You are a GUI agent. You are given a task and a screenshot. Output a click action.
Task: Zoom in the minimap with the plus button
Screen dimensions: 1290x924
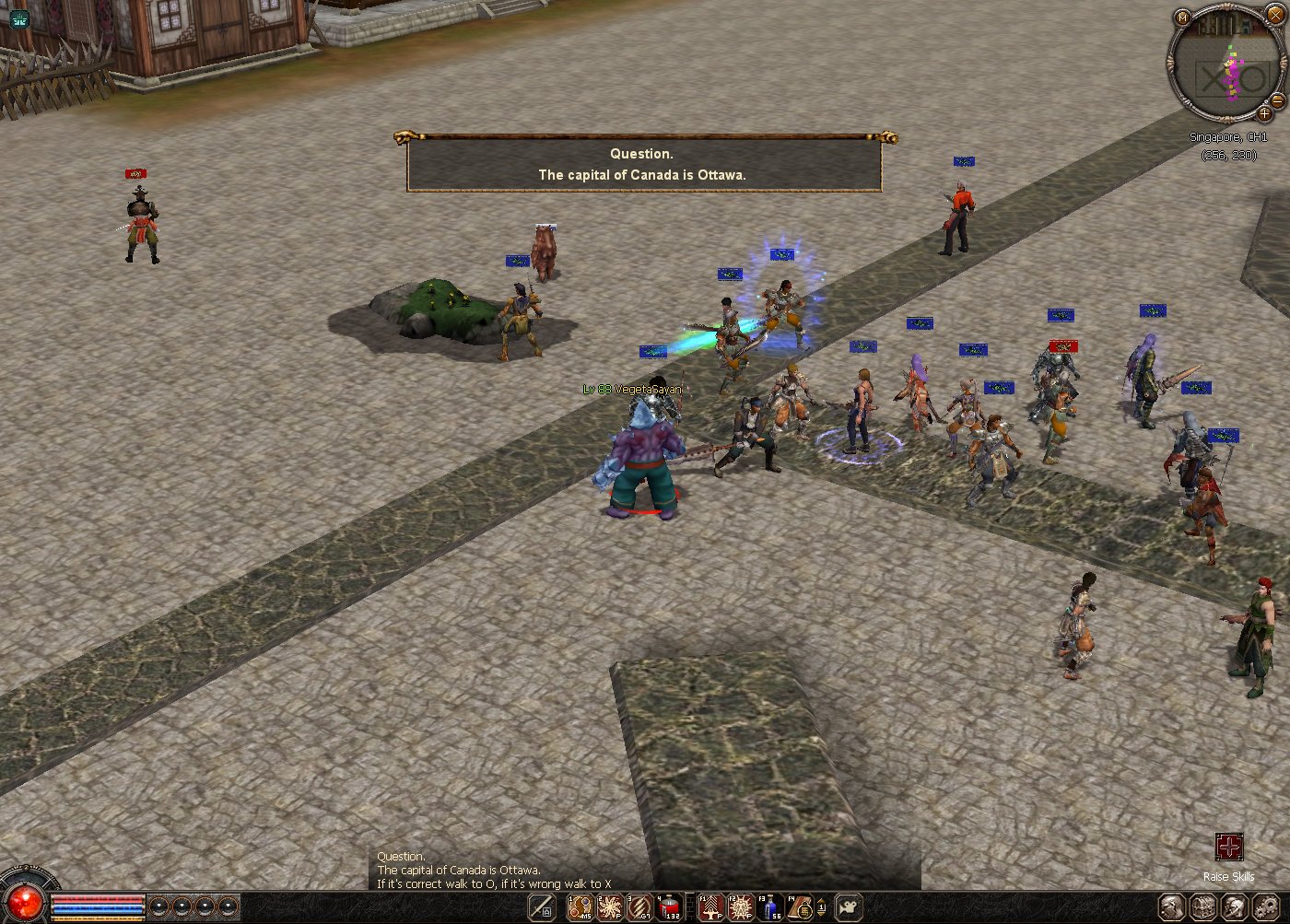pos(1264,114)
